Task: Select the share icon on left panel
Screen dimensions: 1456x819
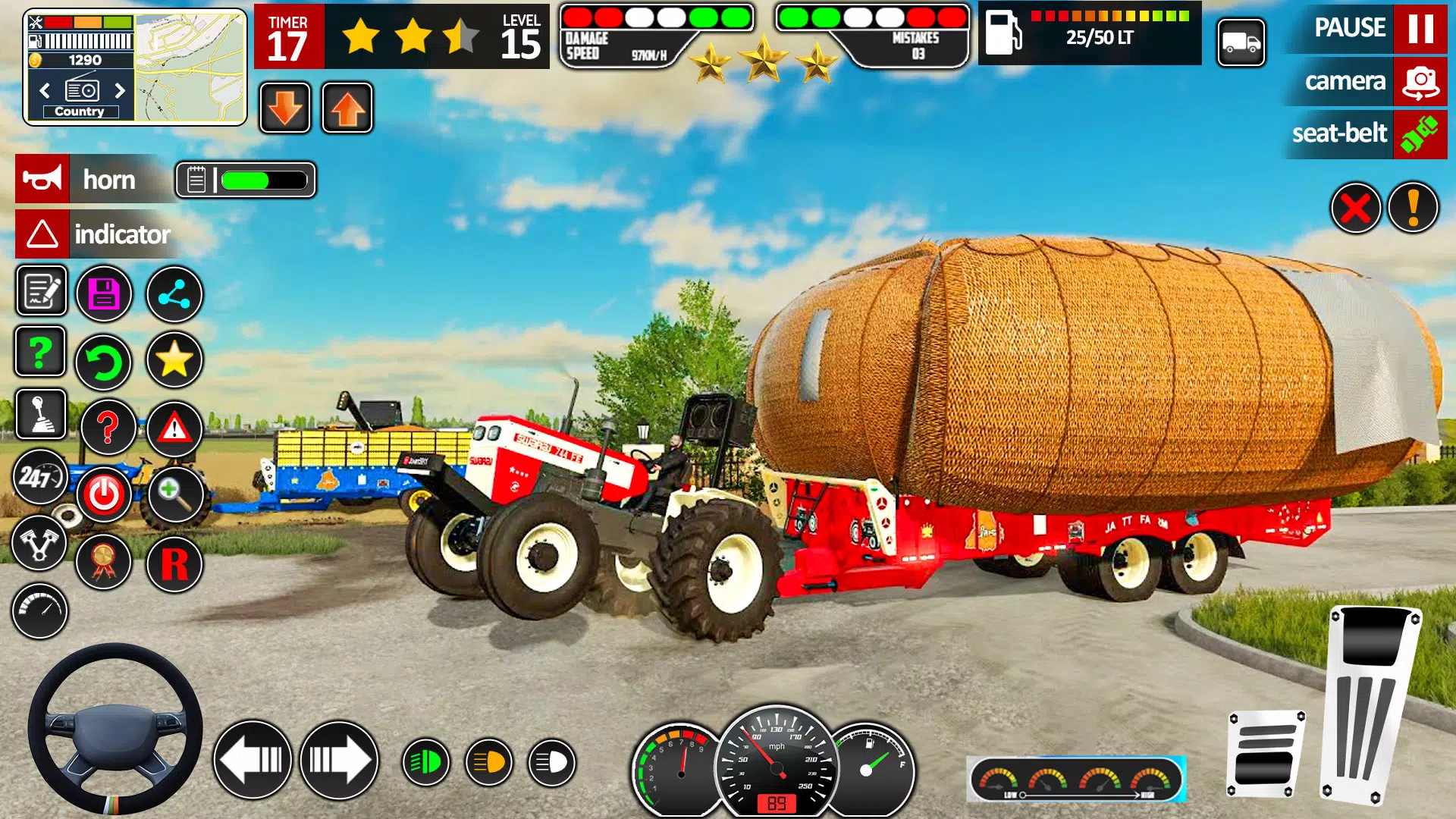Action: point(174,294)
